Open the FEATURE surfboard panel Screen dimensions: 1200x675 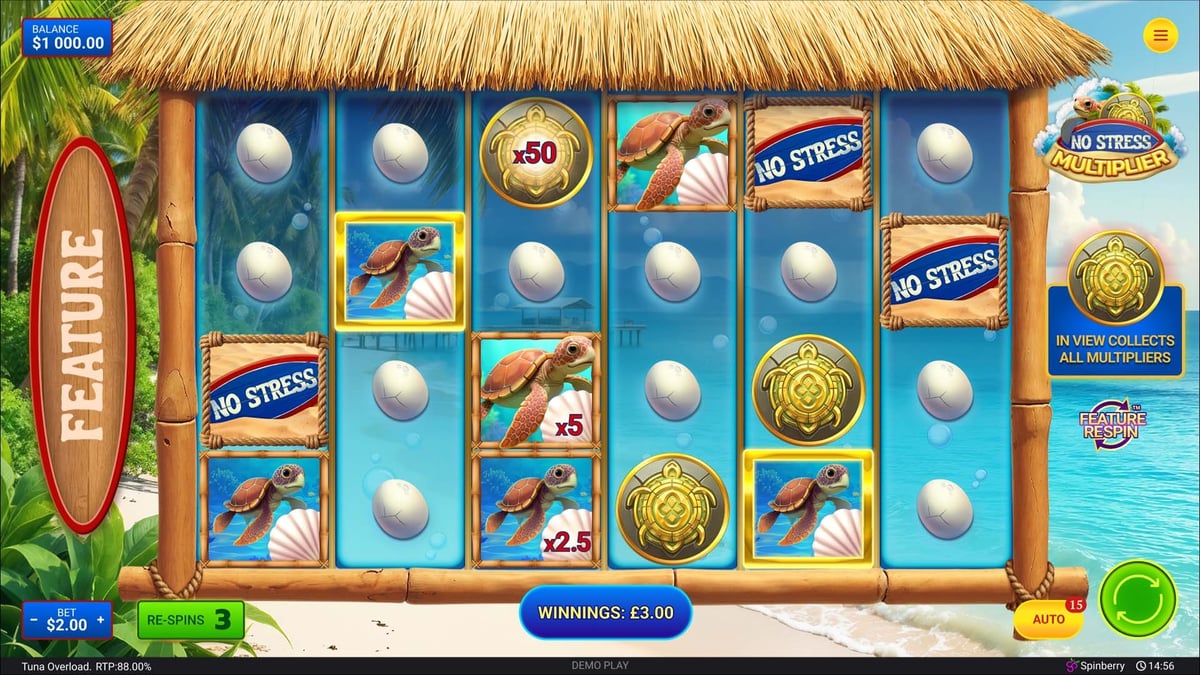pyautogui.click(x=83, y=335)
